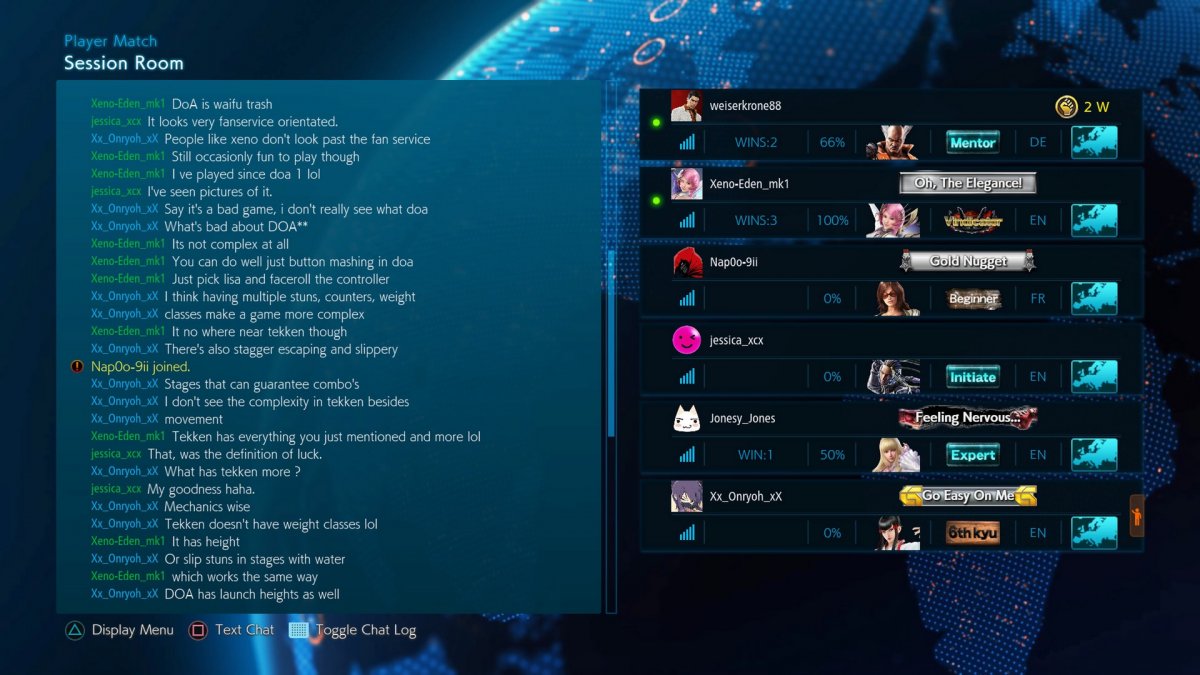Click jessica_xcx's pink smiley avatar
Viewport: 1200px width, 675px height.
pos(686,340)
